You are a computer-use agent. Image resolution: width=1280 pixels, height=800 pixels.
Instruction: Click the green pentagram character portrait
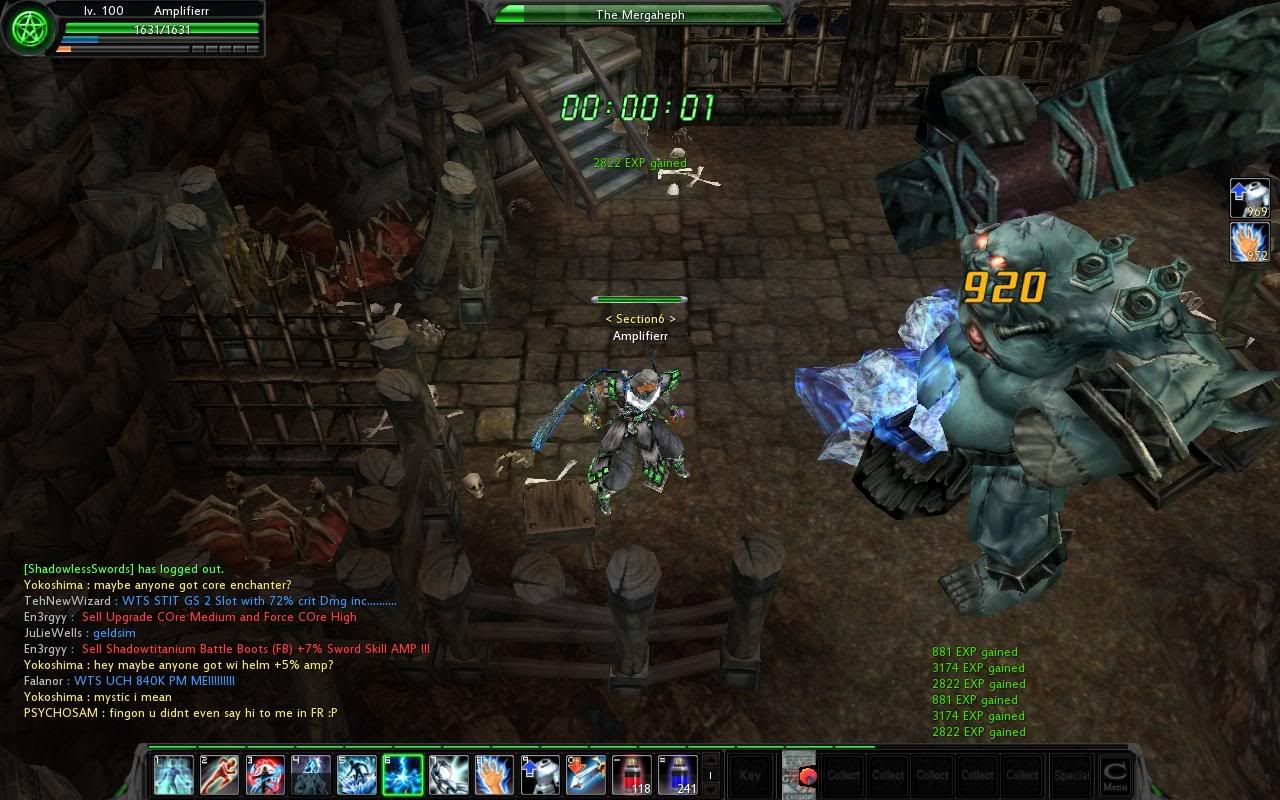tap(28, 30)
